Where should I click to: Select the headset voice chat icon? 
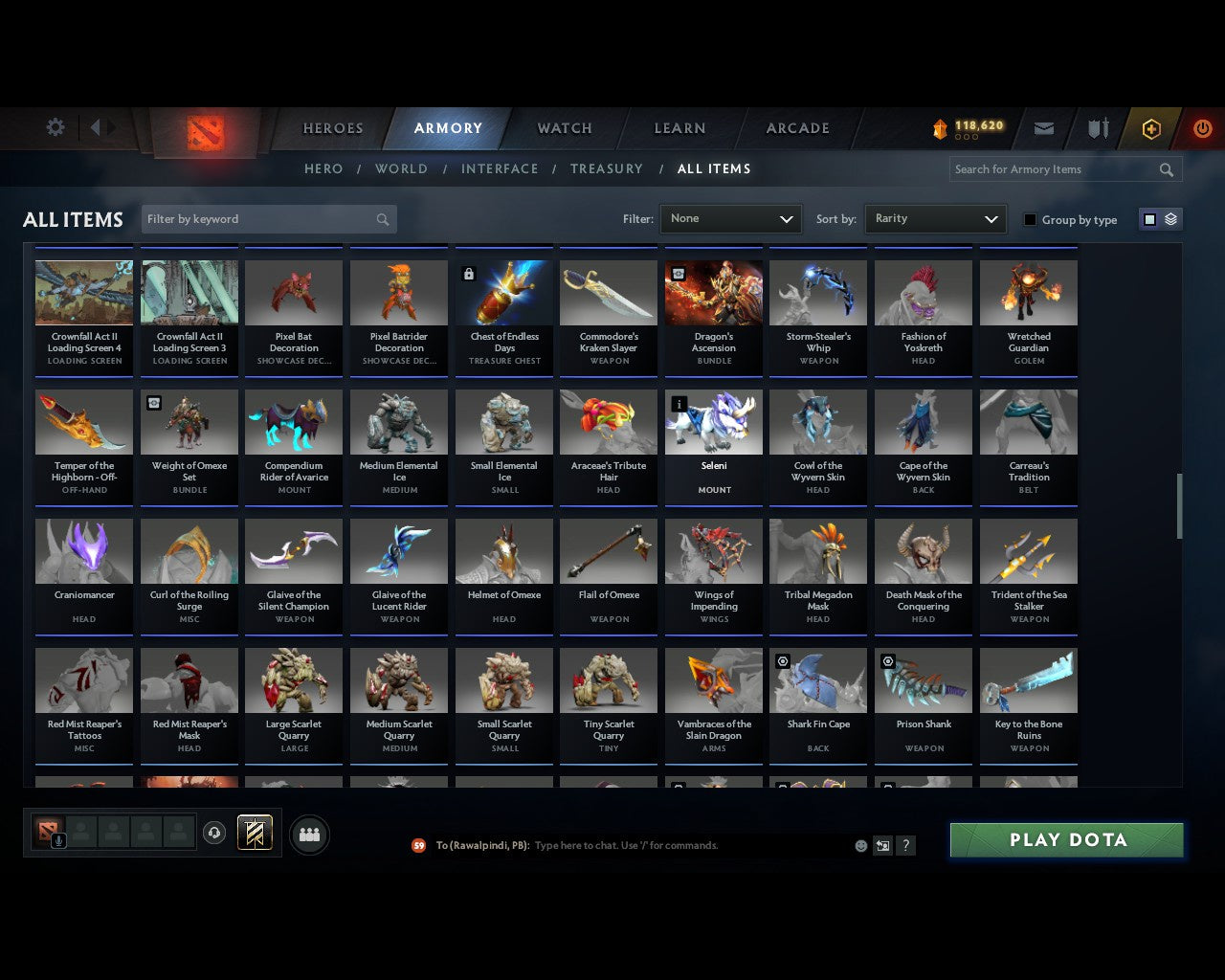(x=214, y=833)
